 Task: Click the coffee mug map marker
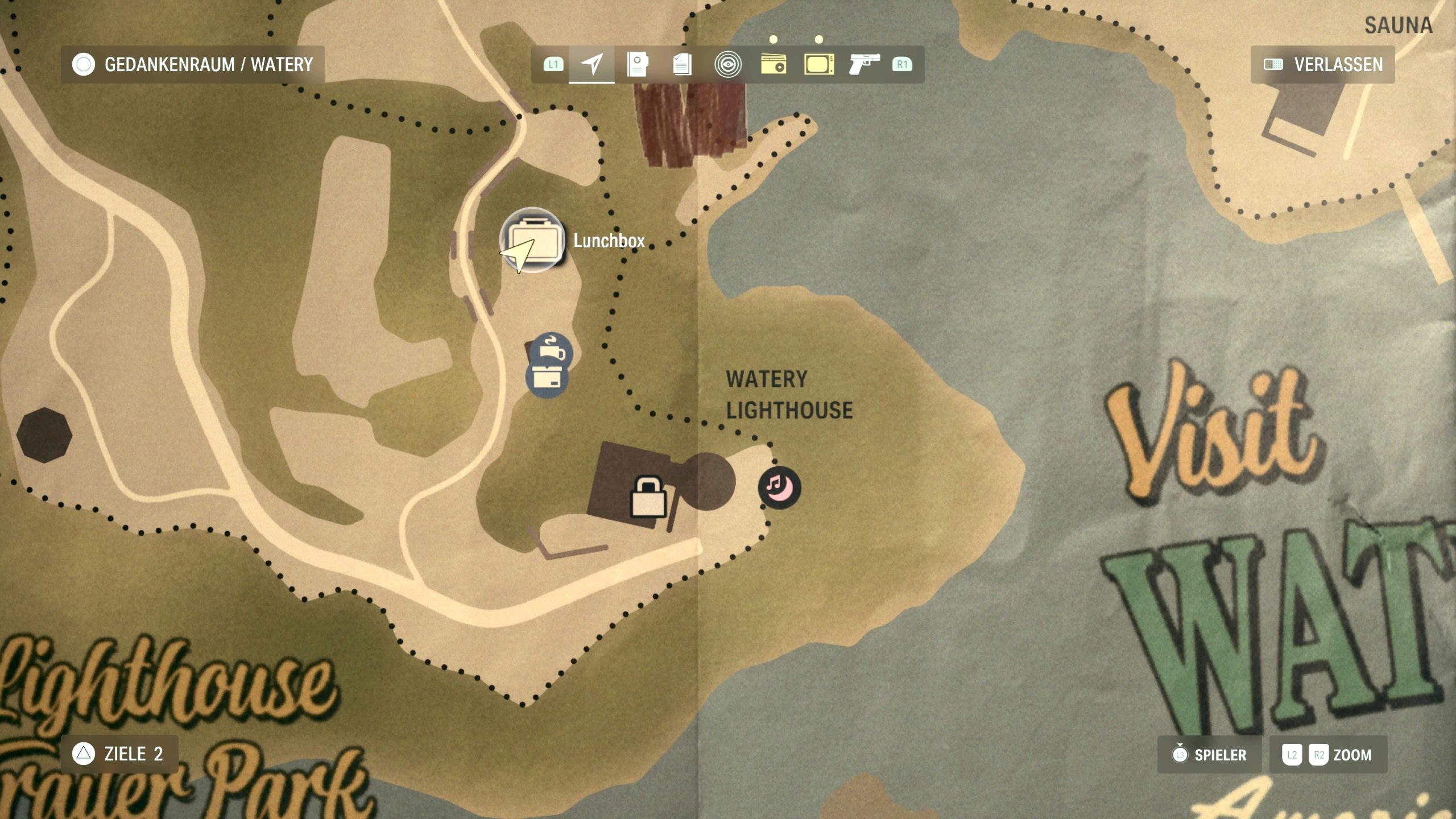click(x=552, y=351)
